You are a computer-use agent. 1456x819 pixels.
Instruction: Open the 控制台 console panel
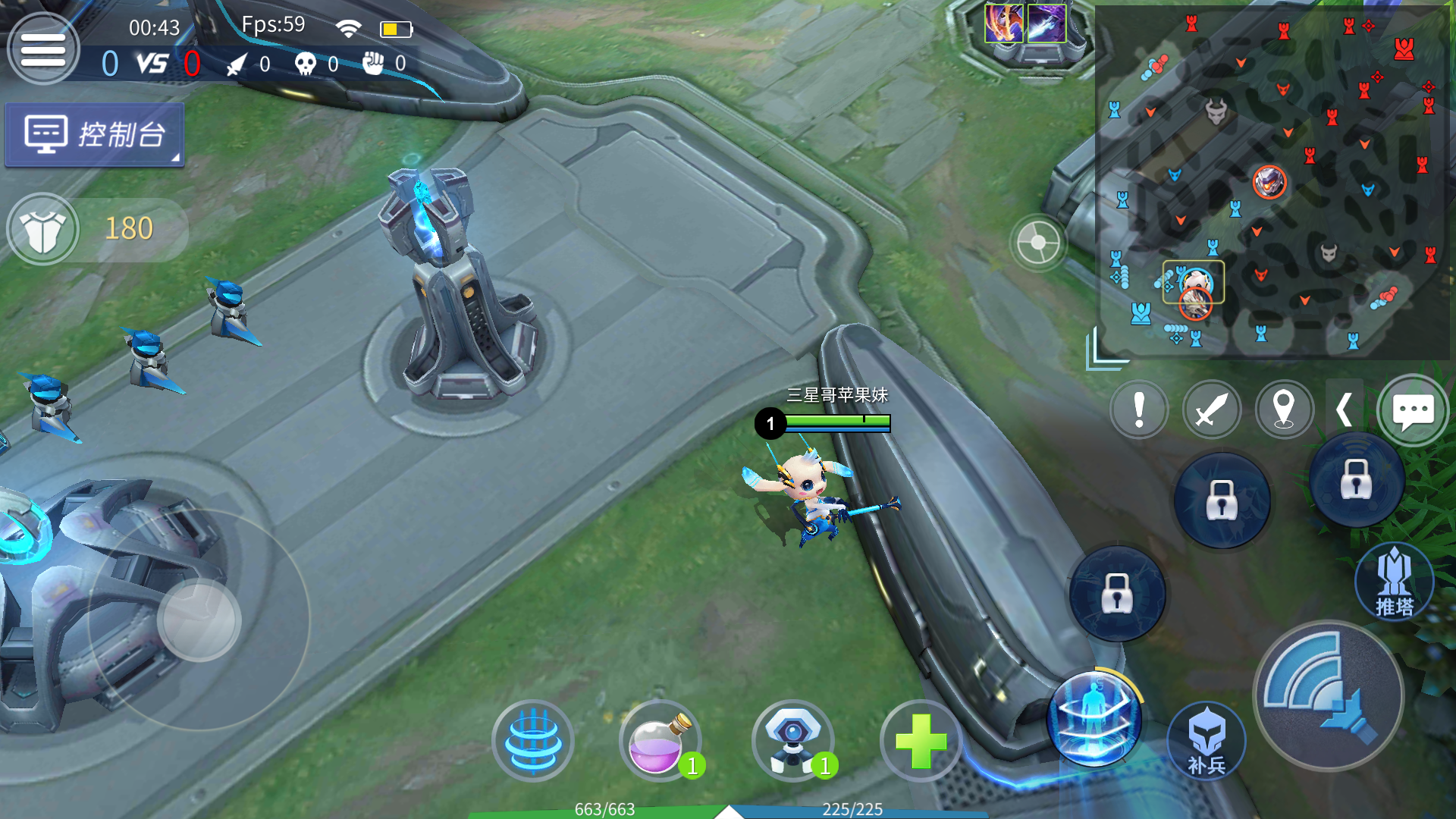[95, 135]
